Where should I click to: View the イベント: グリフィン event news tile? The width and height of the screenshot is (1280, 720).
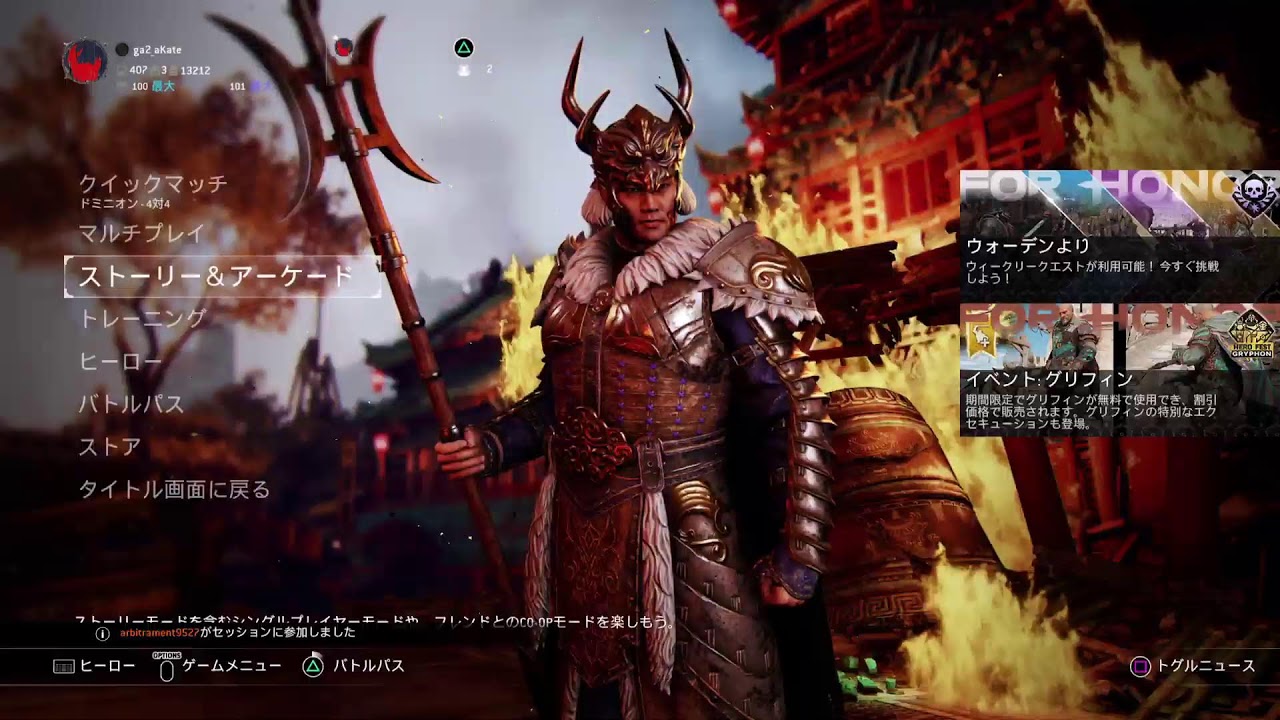click(x=1119, y=370)
